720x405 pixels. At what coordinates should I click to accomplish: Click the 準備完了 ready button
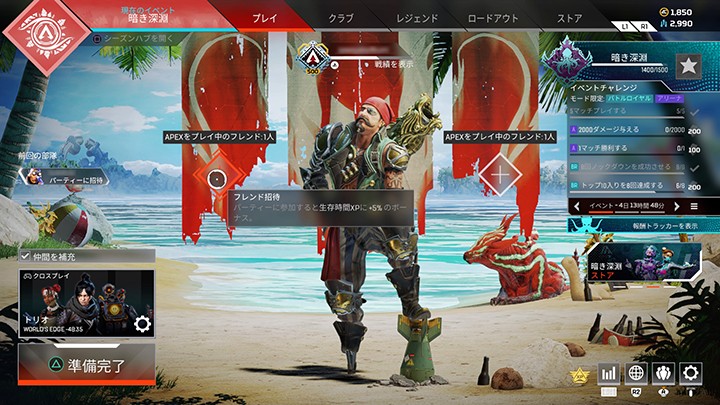pos(87,366)
